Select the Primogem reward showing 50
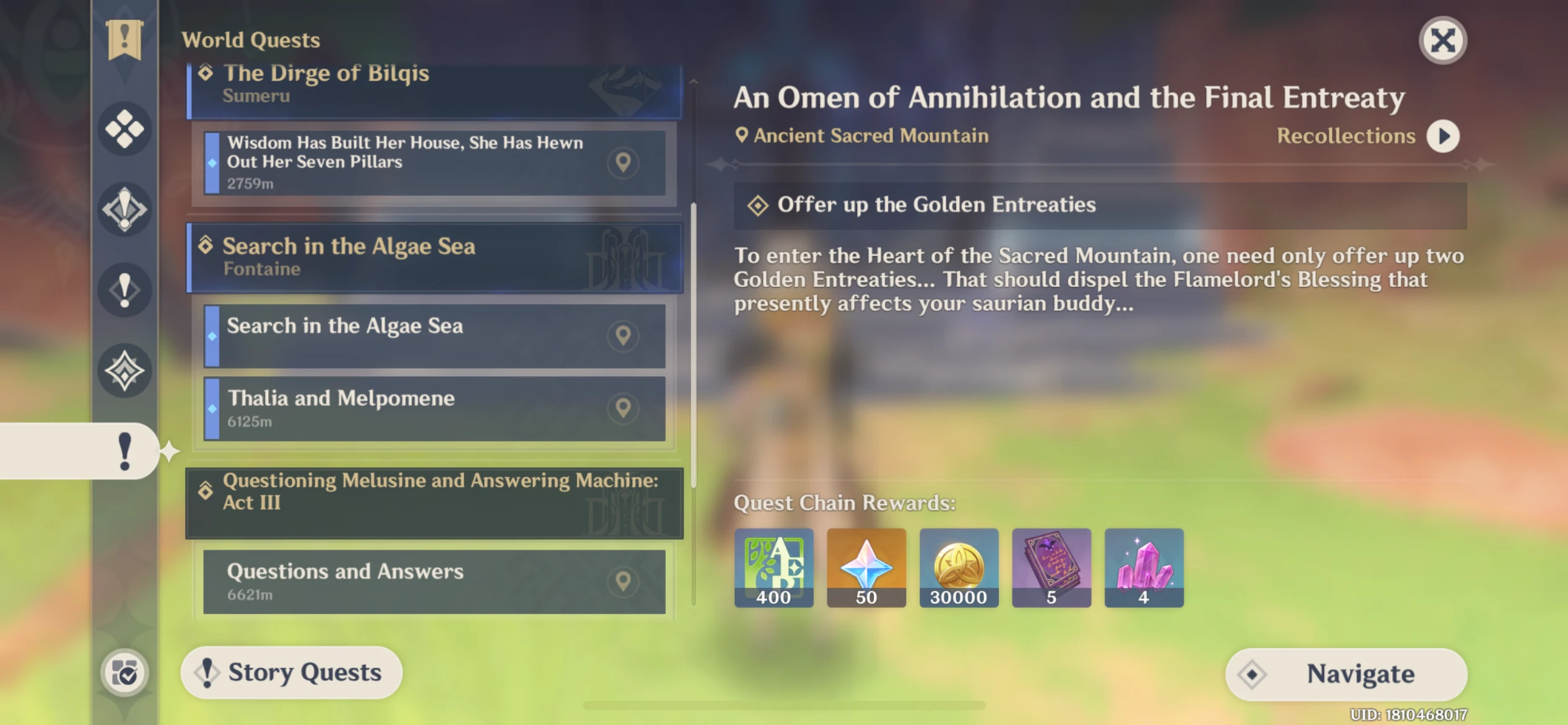The width and height of the screenshot is (1568, 725). [866, 567]
